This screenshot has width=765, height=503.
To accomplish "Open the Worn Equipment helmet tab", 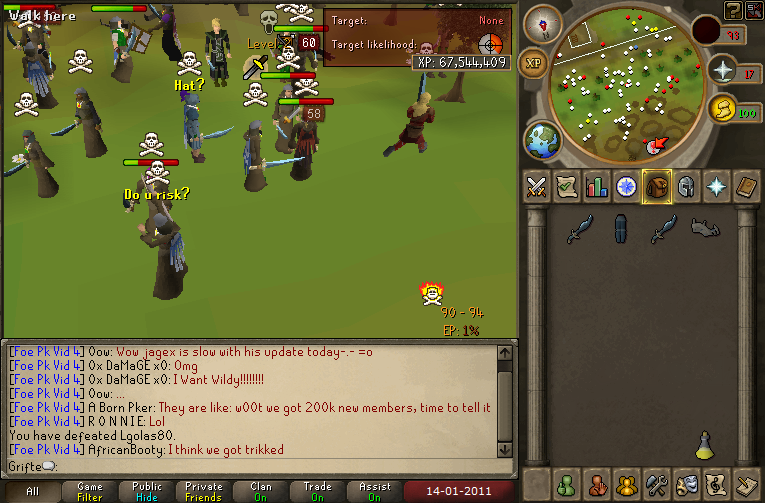I will pyautogui.click(x=687, y=187).
